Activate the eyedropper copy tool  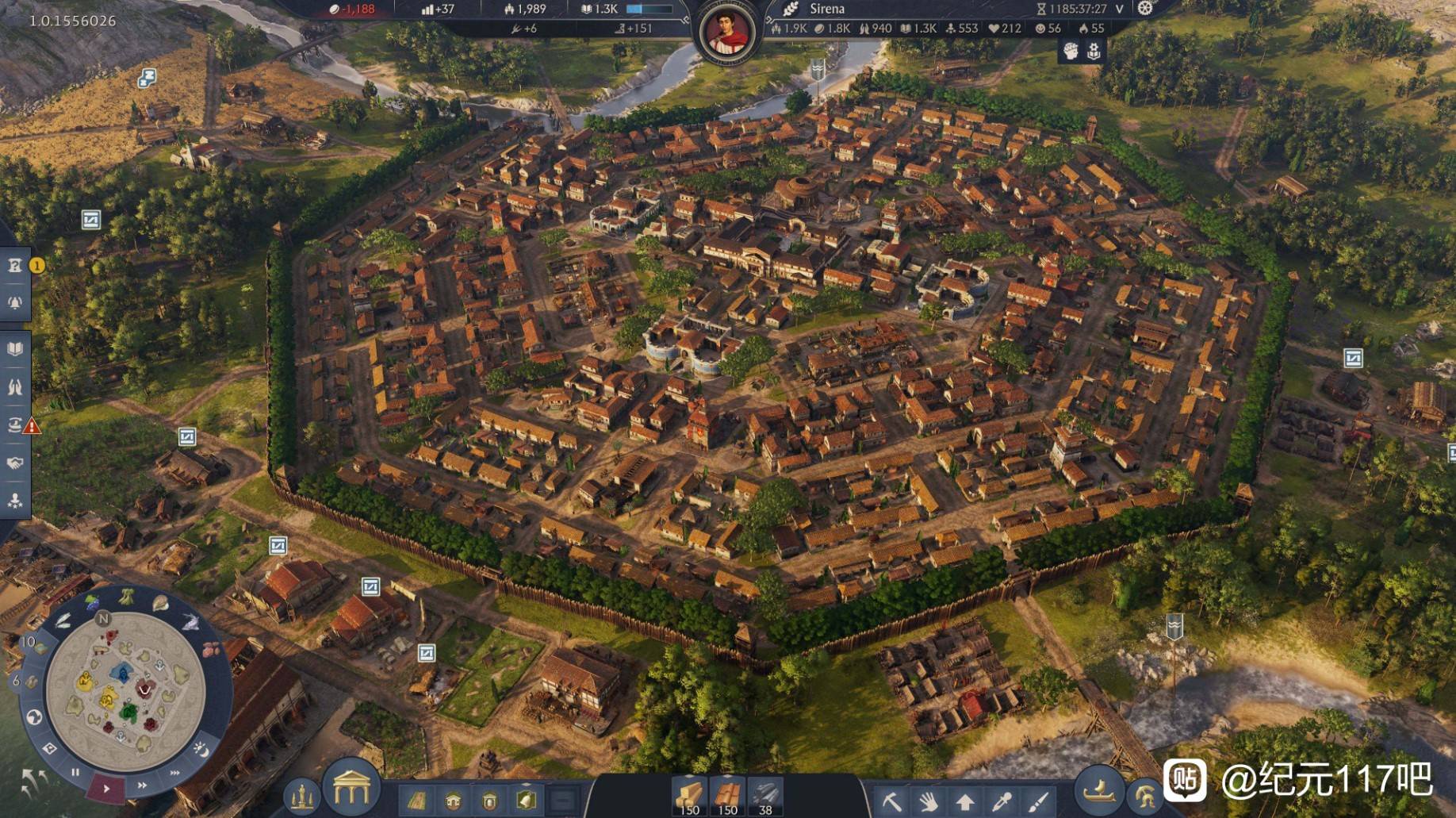[1001, 801]
